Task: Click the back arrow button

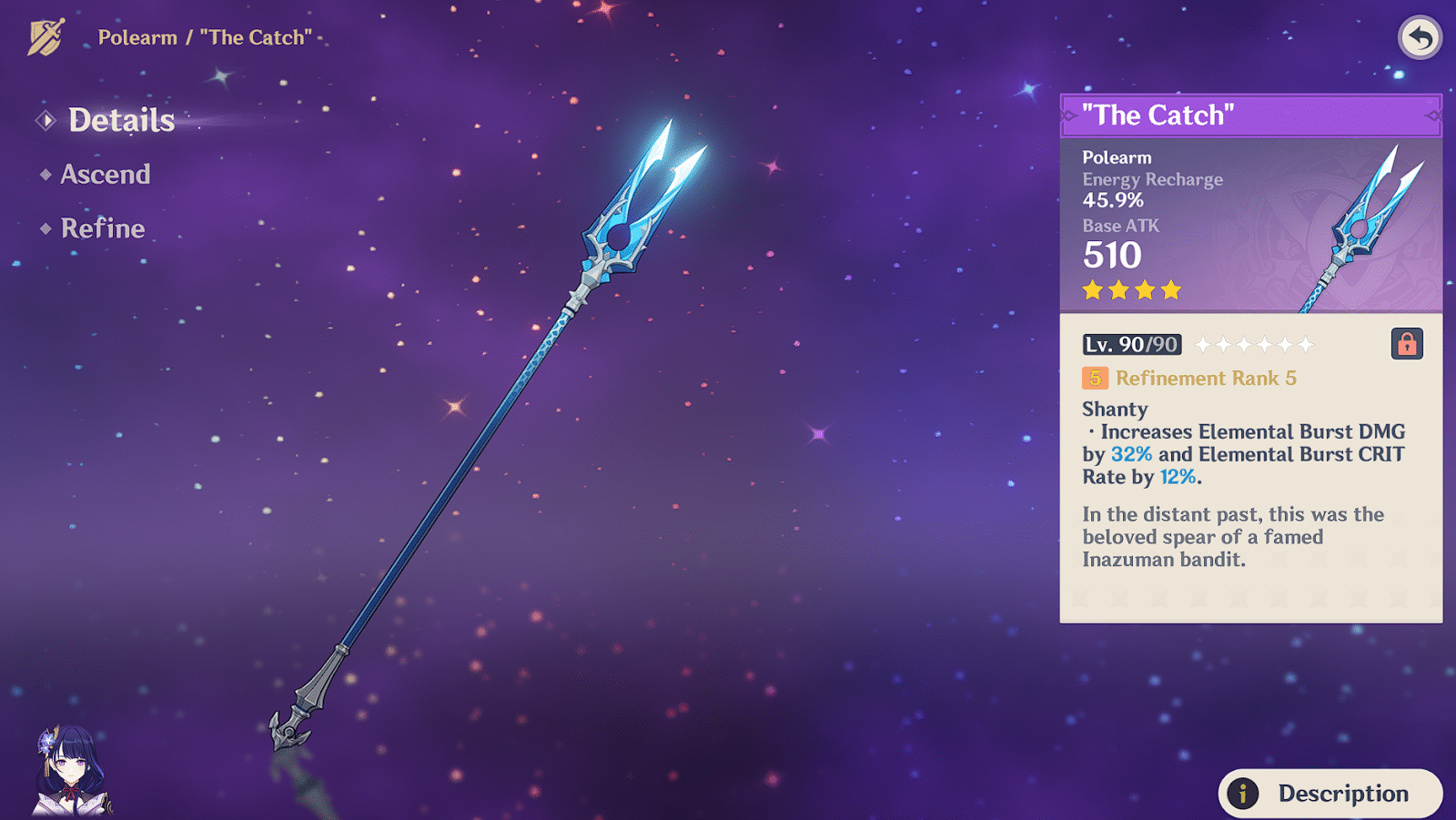Action: coord(1420,38)
